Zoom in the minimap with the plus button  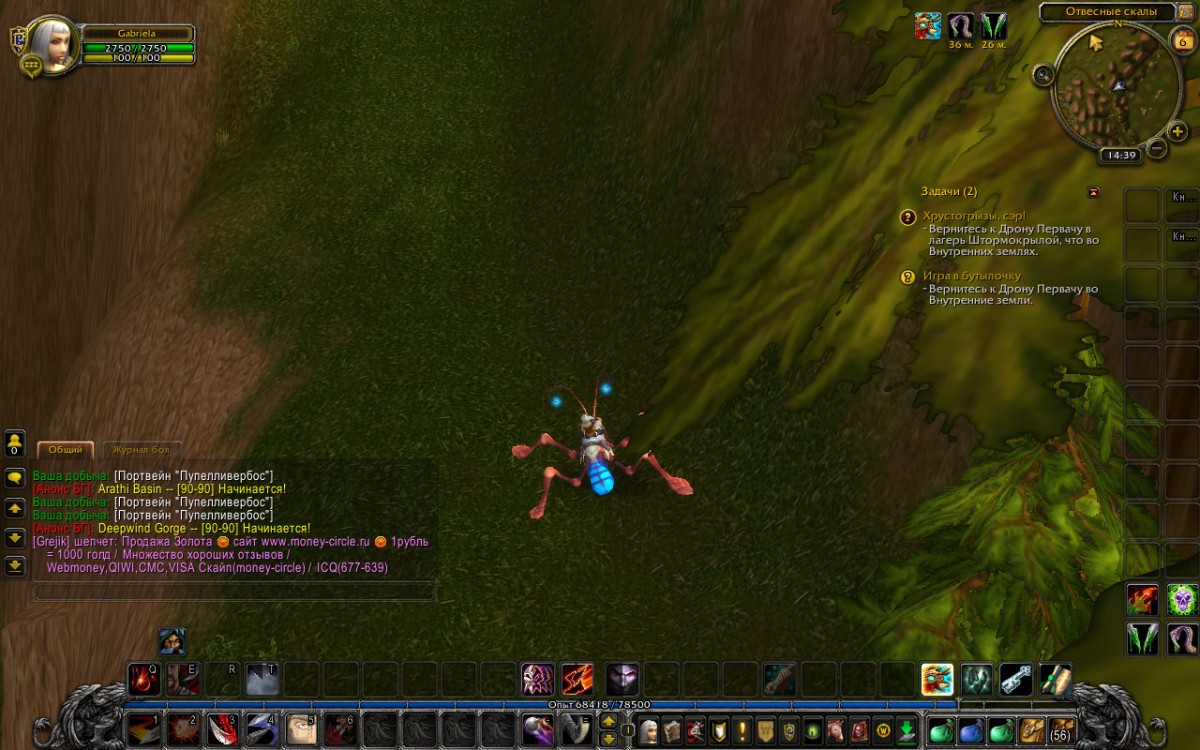click(x=1178, y=132)
